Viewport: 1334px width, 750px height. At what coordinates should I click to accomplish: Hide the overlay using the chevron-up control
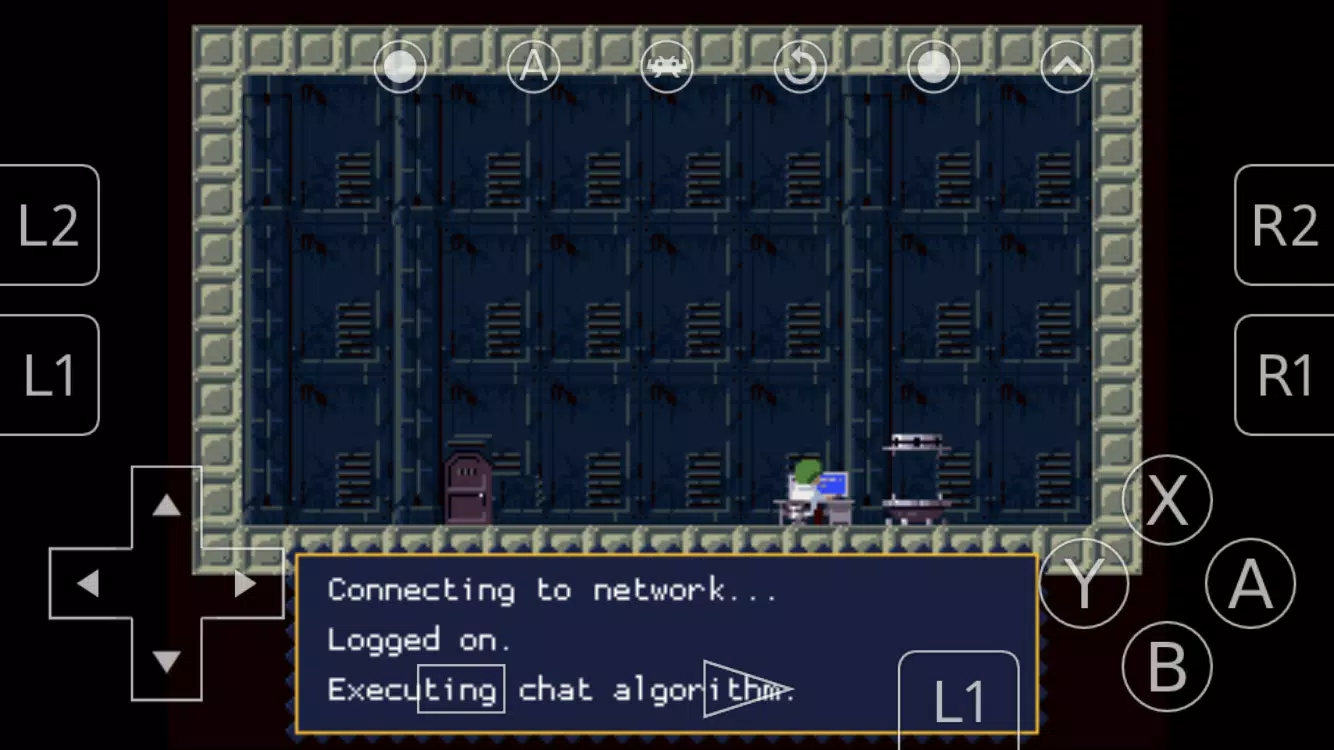point(1066,66)
